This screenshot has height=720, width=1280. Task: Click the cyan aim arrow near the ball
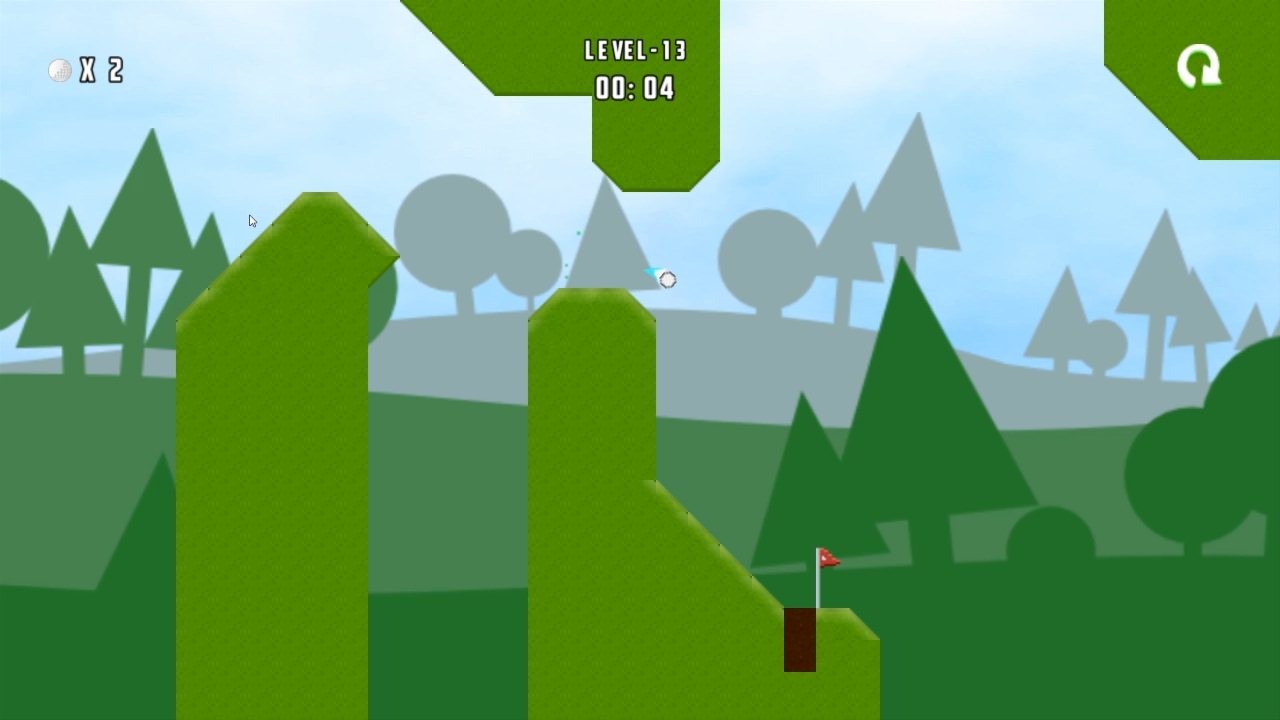click(652, 272)
